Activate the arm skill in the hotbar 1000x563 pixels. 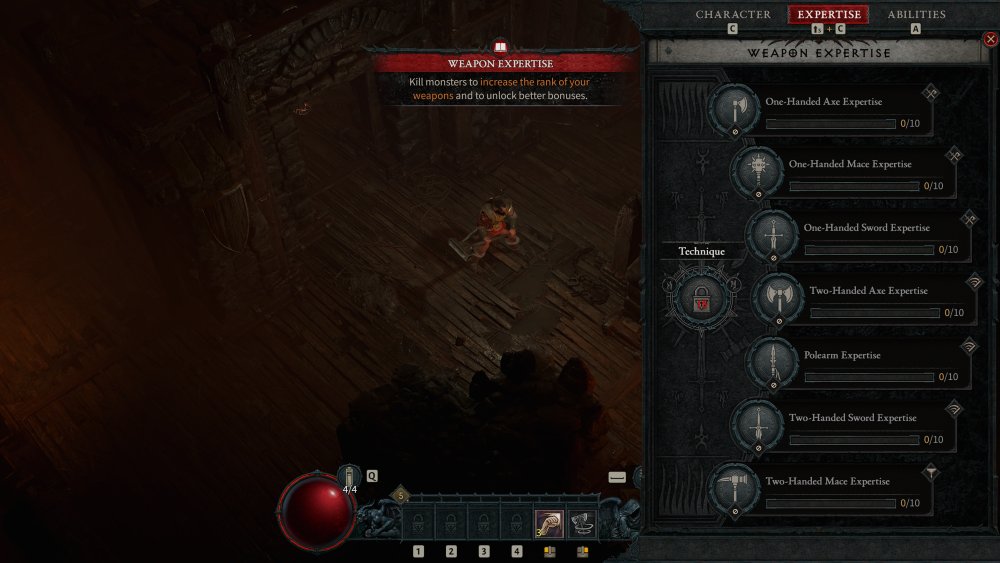[x=548, y=522]
